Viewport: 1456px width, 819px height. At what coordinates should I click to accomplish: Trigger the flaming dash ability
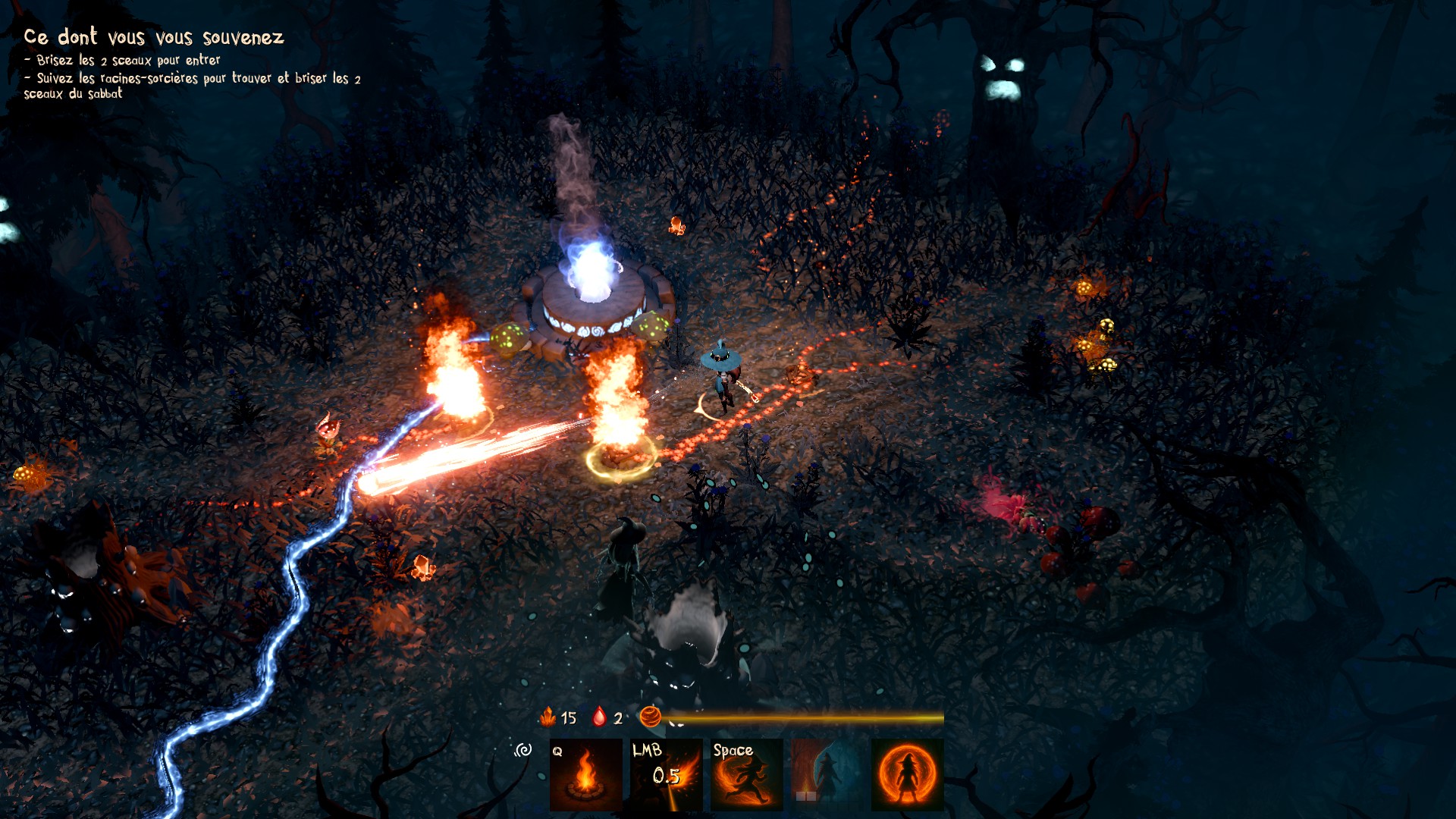[747, 774]
